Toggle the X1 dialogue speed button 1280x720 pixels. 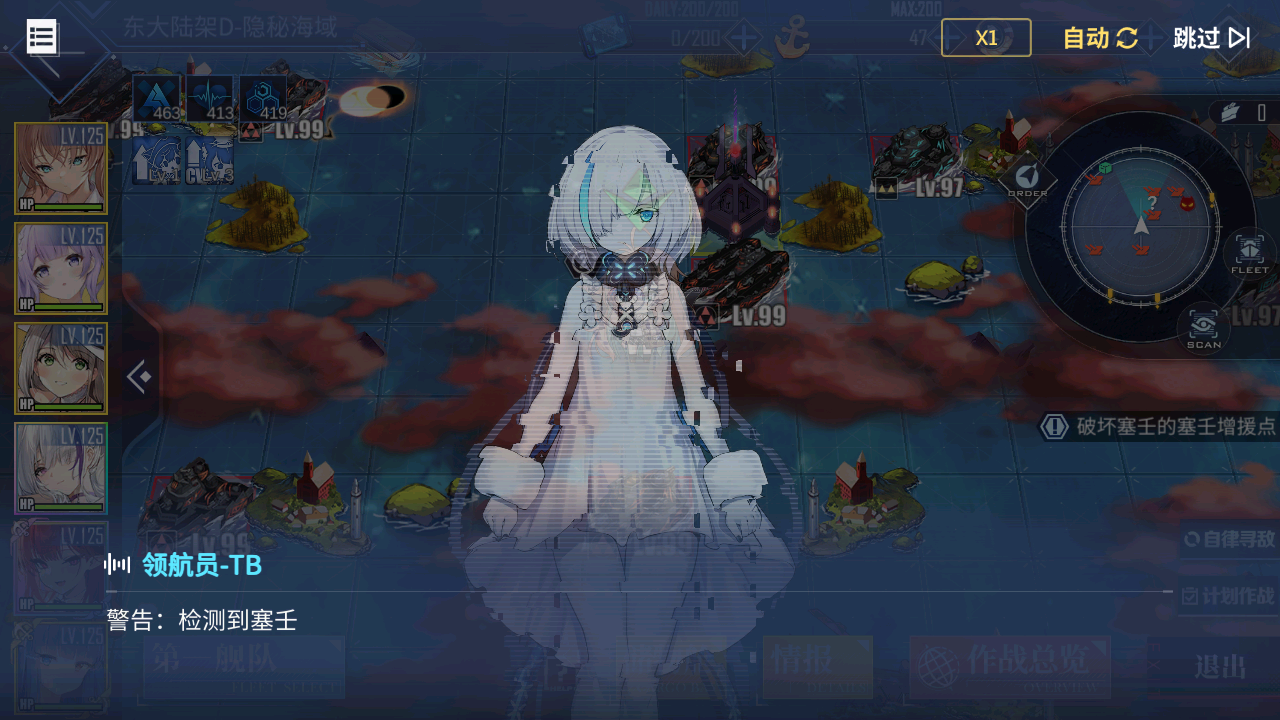[x=986, y=38]
